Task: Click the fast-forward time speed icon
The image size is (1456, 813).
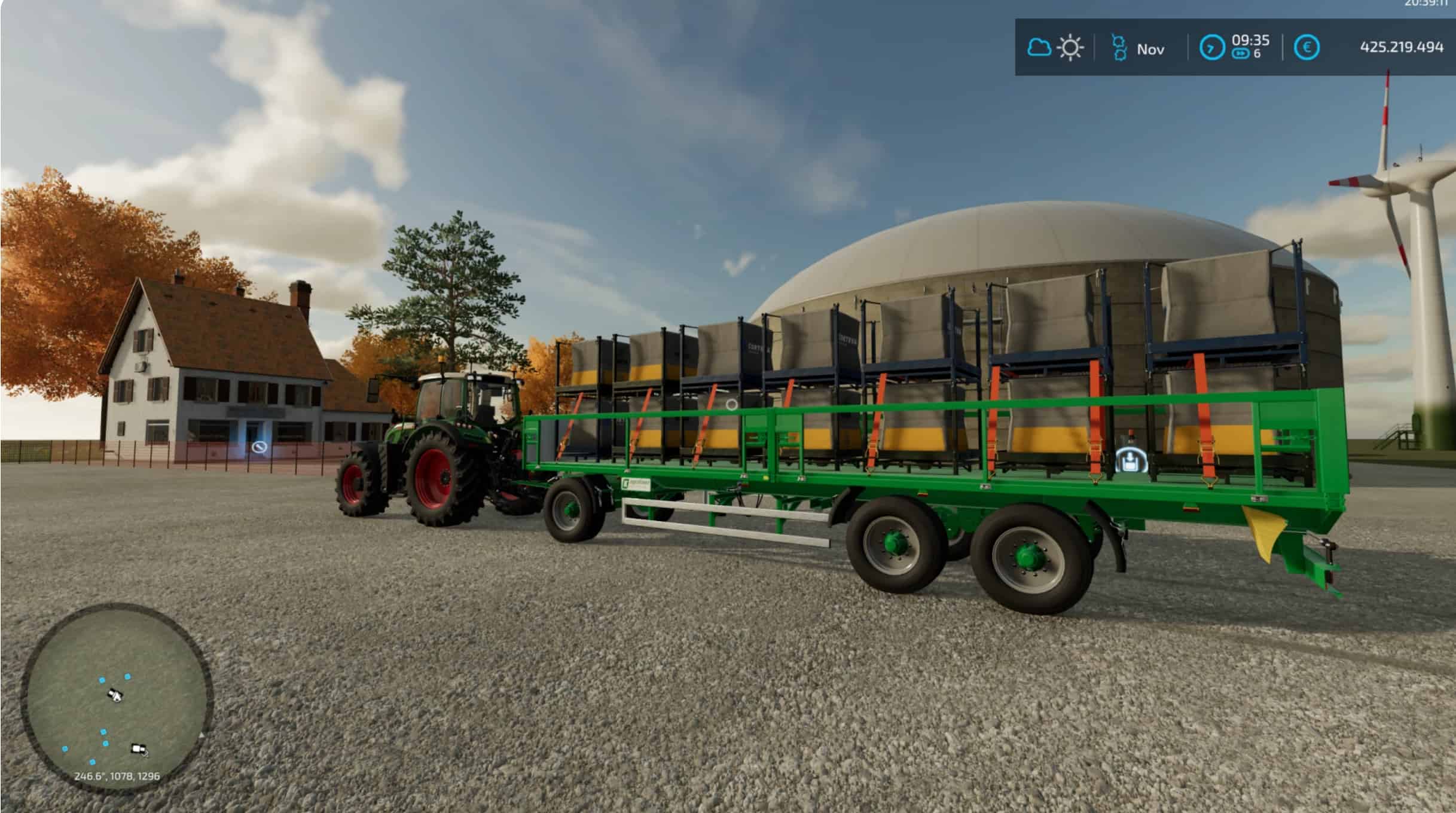Action: pyautogui.click(x=1240, y=53)
